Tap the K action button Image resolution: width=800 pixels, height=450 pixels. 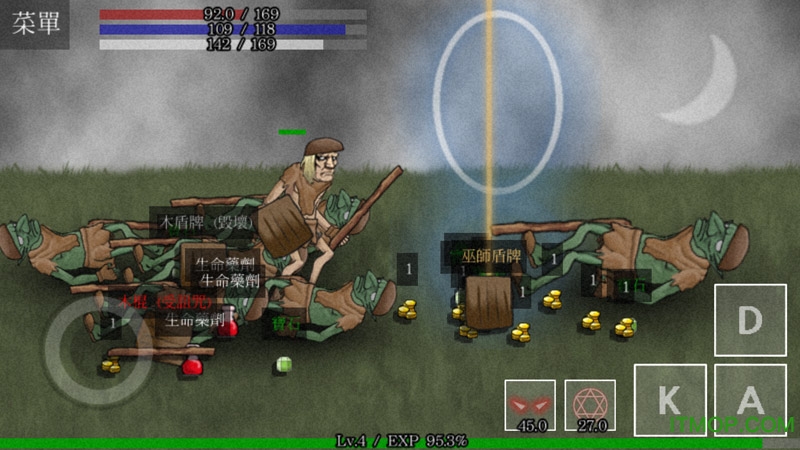pos(670,400)
